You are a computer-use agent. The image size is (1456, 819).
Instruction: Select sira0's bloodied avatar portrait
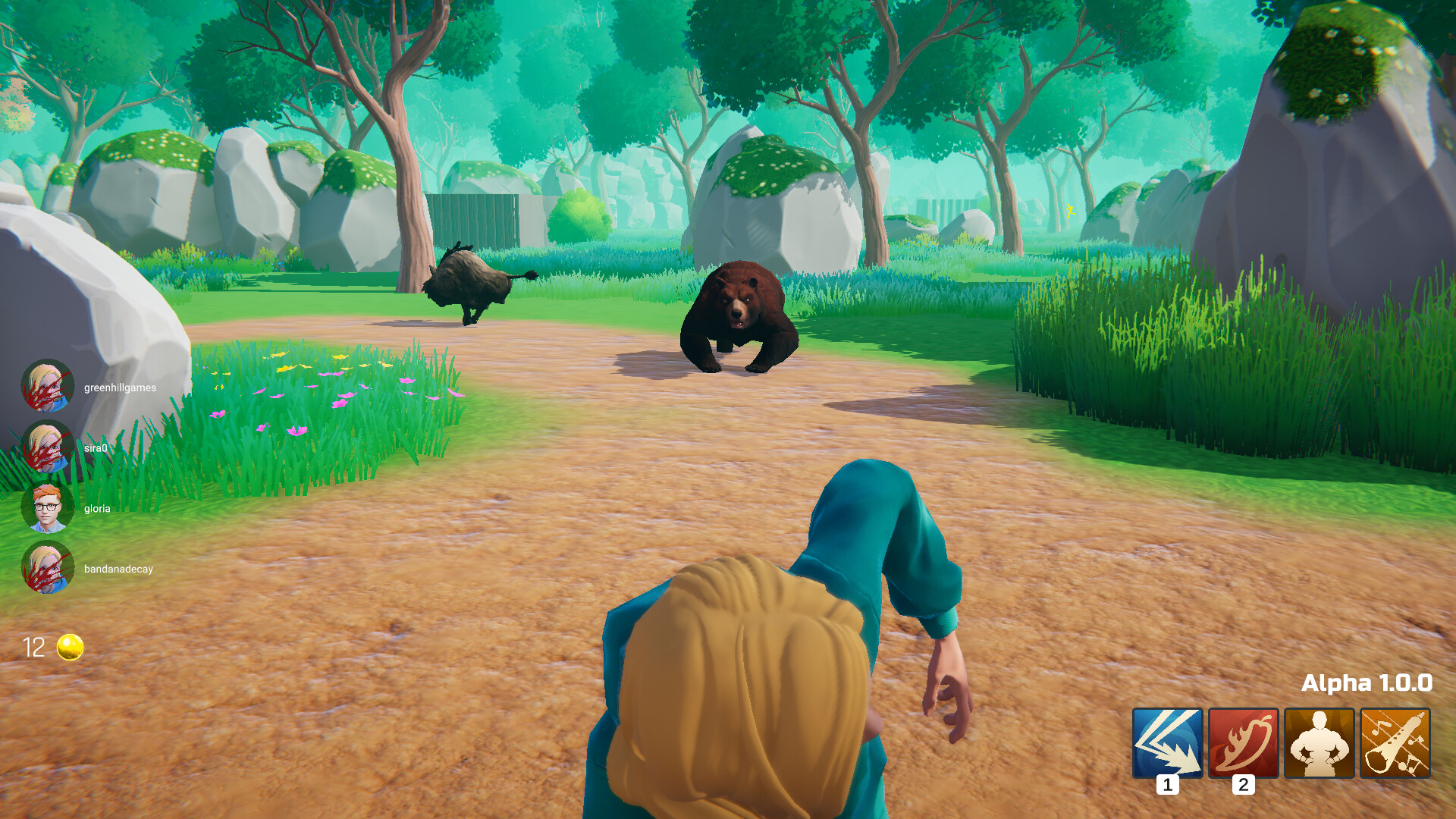click(x=49, y=447)
